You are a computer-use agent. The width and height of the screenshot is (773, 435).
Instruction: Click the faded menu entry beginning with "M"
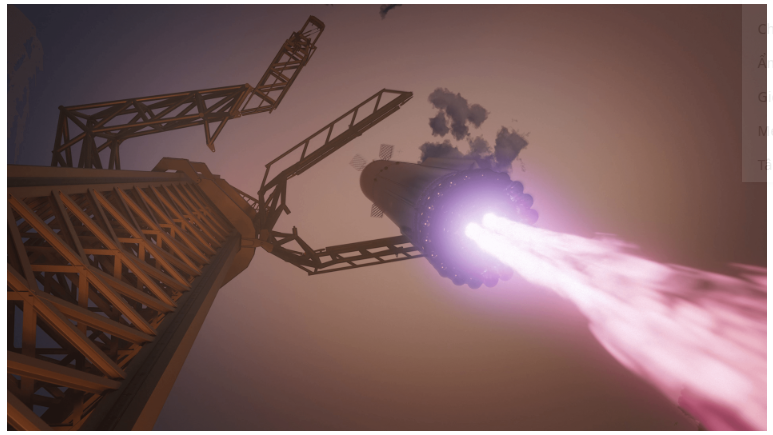764,131
